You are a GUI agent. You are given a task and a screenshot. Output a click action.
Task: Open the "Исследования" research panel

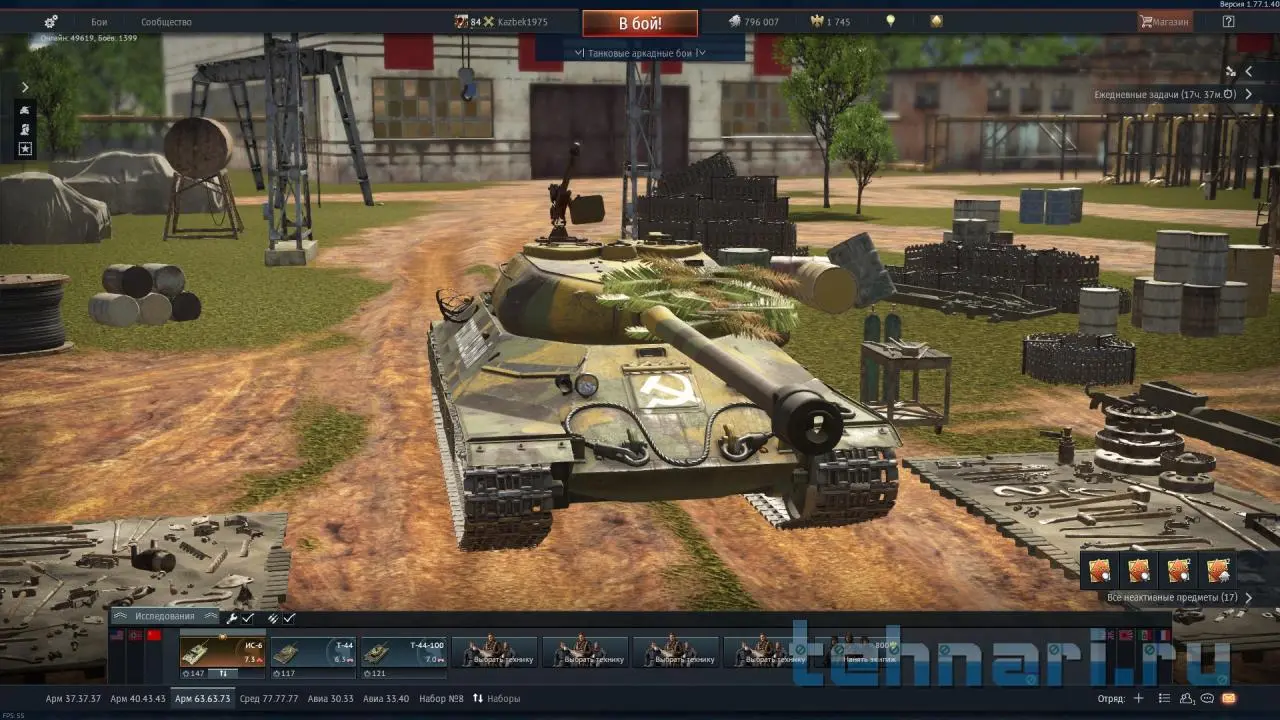(165, 617)
